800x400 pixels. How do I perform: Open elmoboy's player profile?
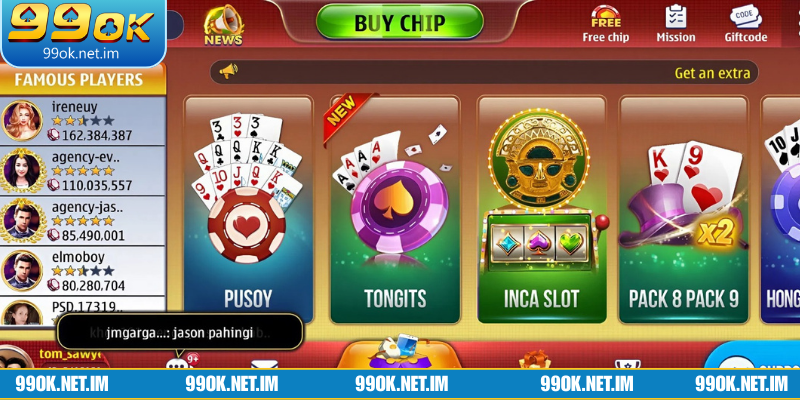point(83,271)
